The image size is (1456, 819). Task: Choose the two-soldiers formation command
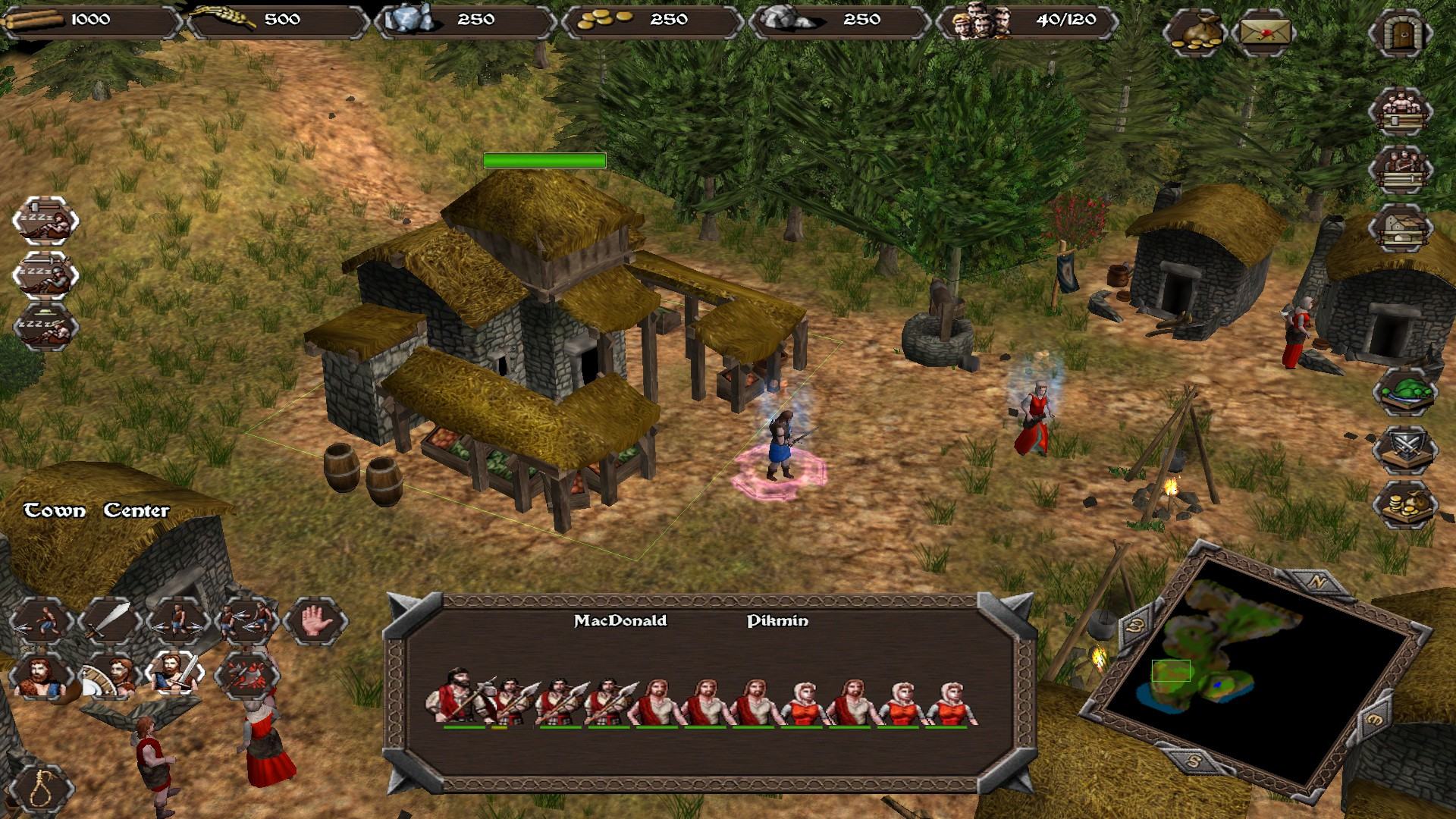[x=246, y=621]
